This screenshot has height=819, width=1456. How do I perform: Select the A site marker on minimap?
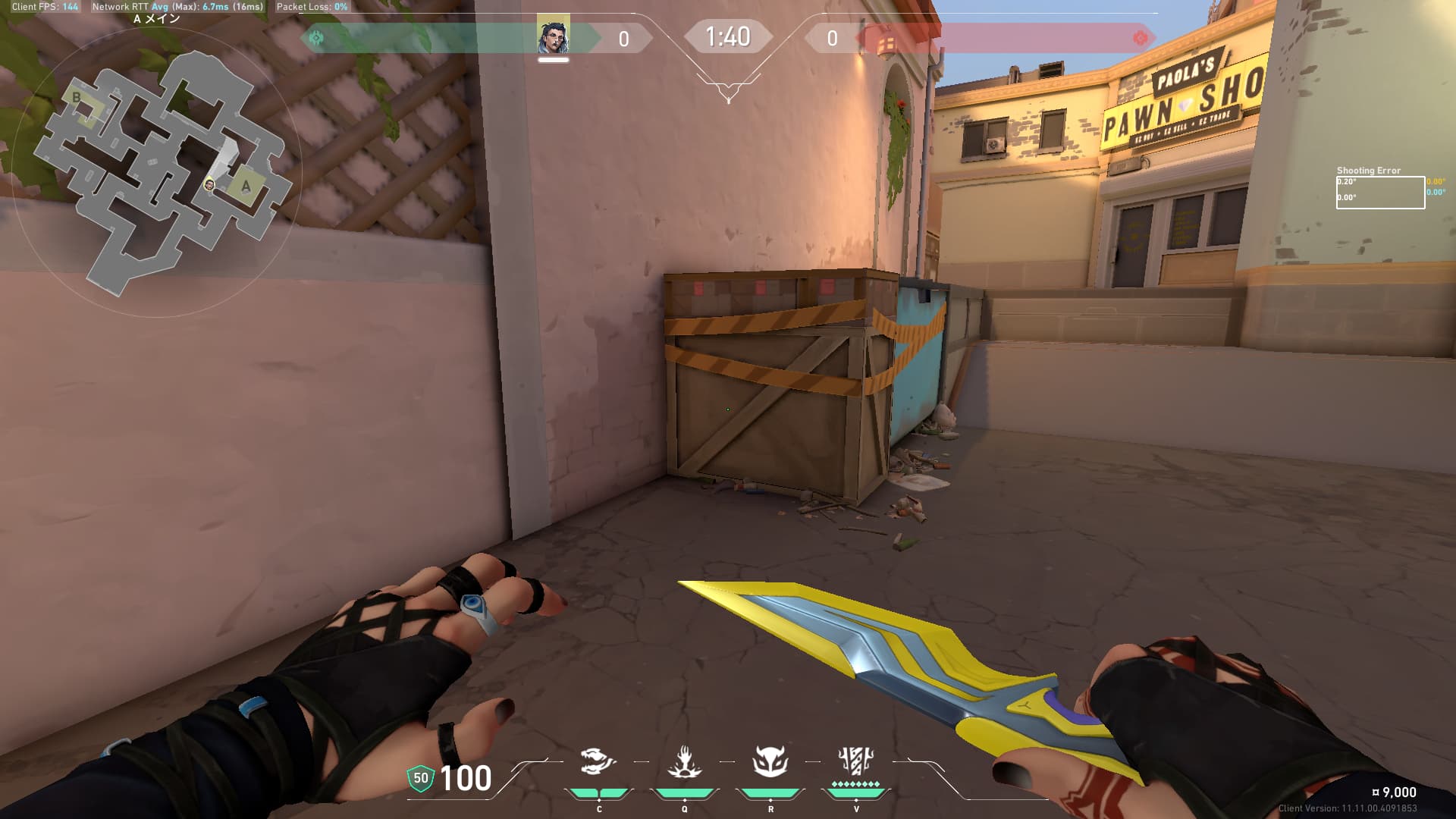coord(246,187)
